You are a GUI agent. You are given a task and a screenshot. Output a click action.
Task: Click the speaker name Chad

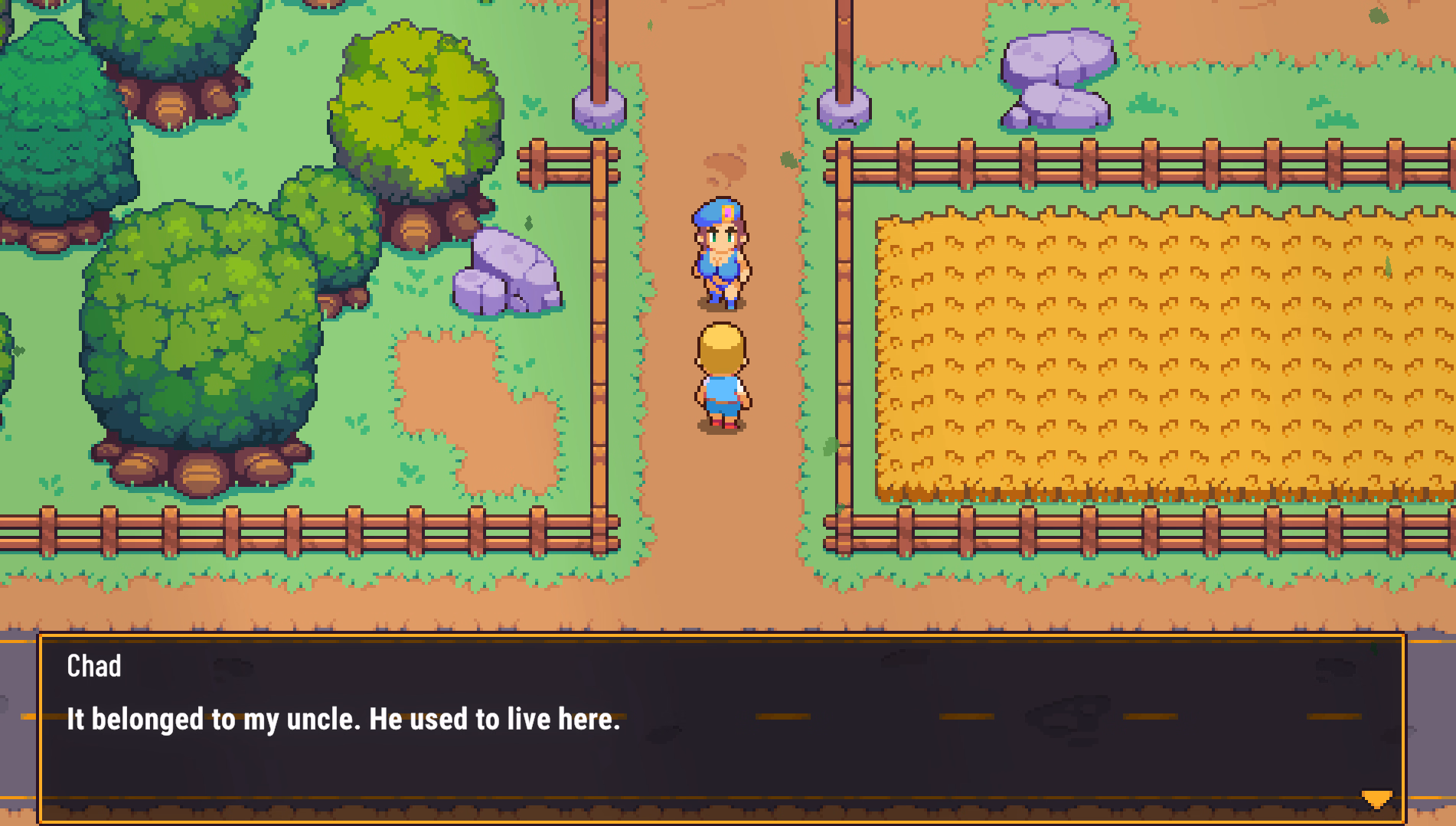[93, 666]
